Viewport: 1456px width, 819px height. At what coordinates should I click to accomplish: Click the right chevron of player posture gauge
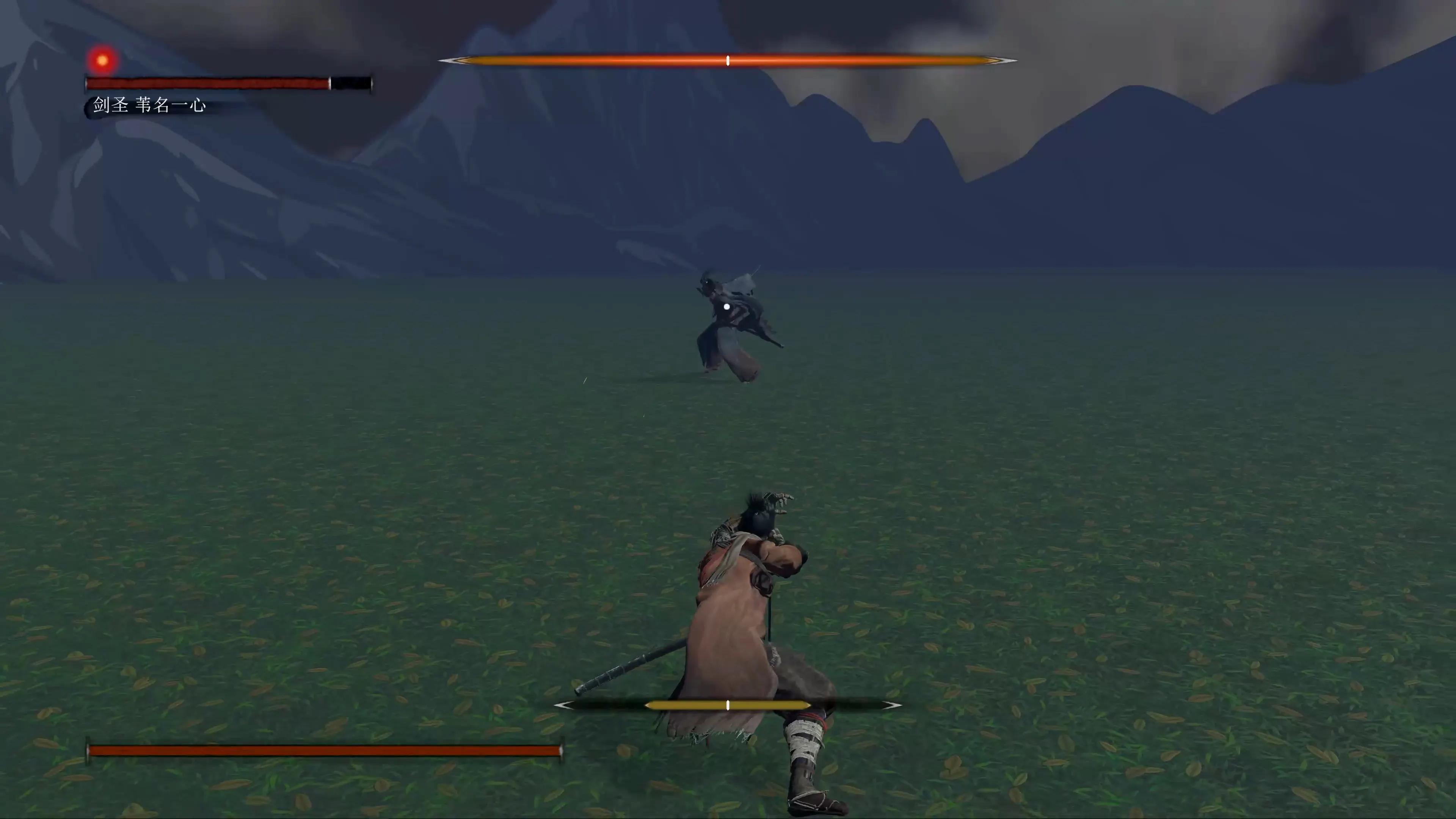[x=891, y=705]
